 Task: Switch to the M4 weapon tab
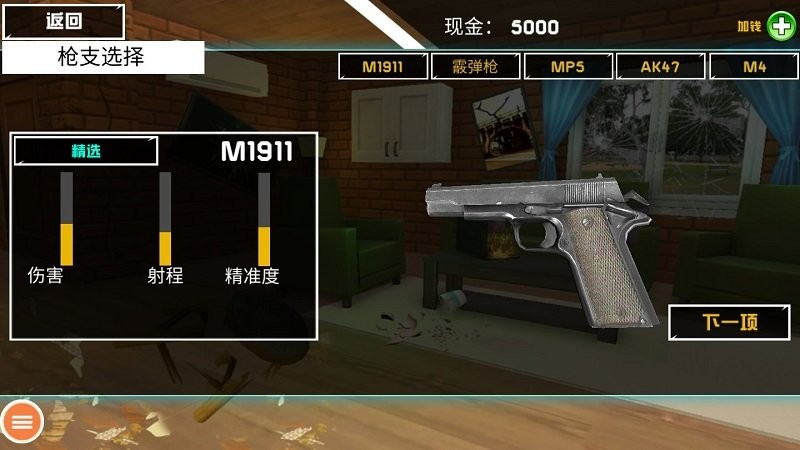pos(754,67)
